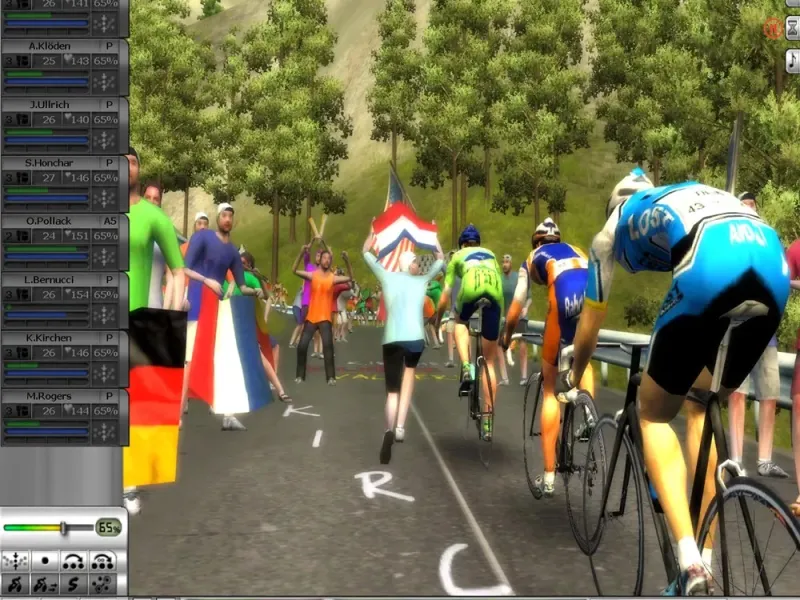The width and height of the screenshot is (800, 600).
Task: Click the arrow over three dots button
Action: click(x=73, y=560)
